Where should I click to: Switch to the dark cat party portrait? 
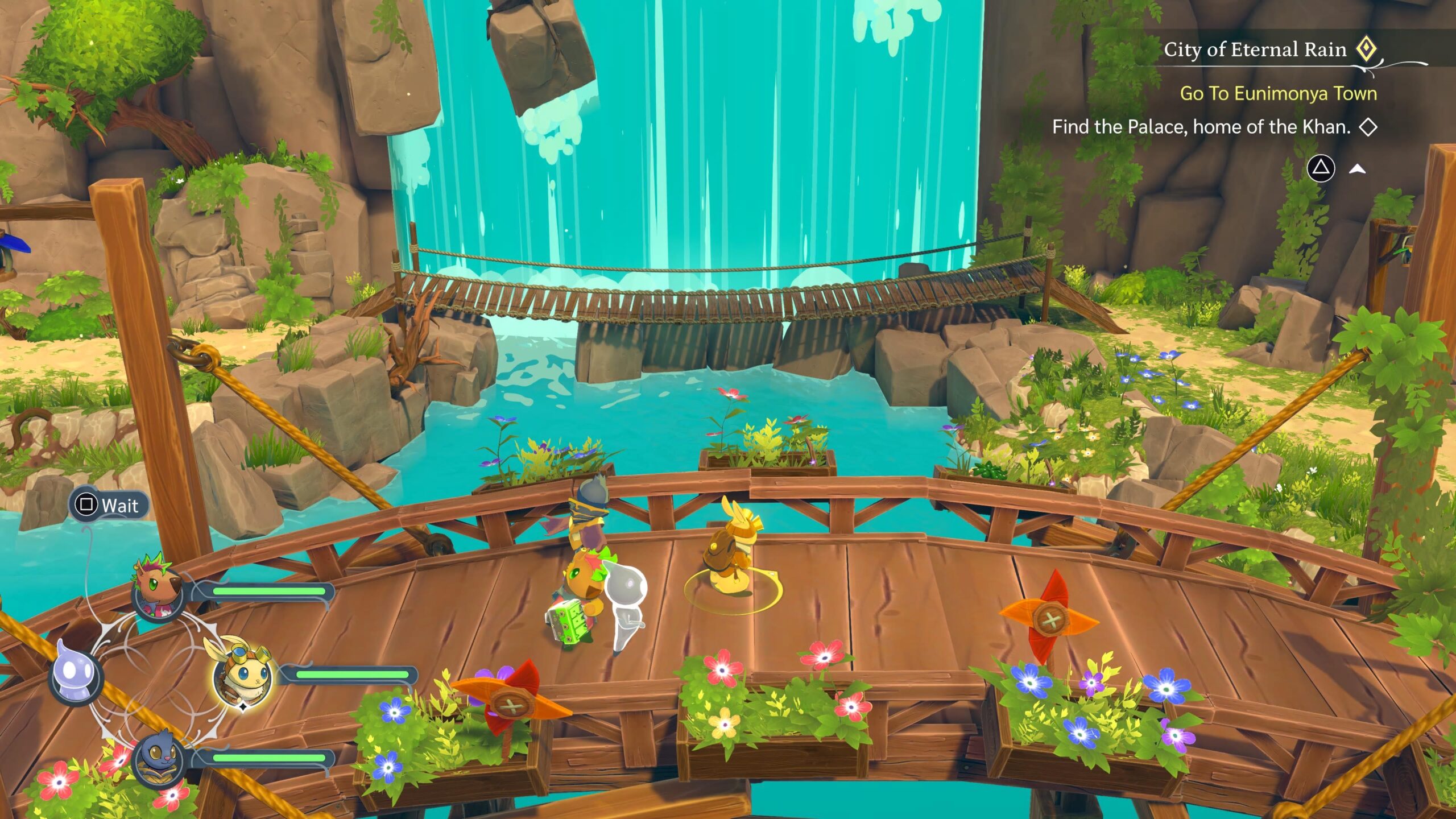[158, 758]
